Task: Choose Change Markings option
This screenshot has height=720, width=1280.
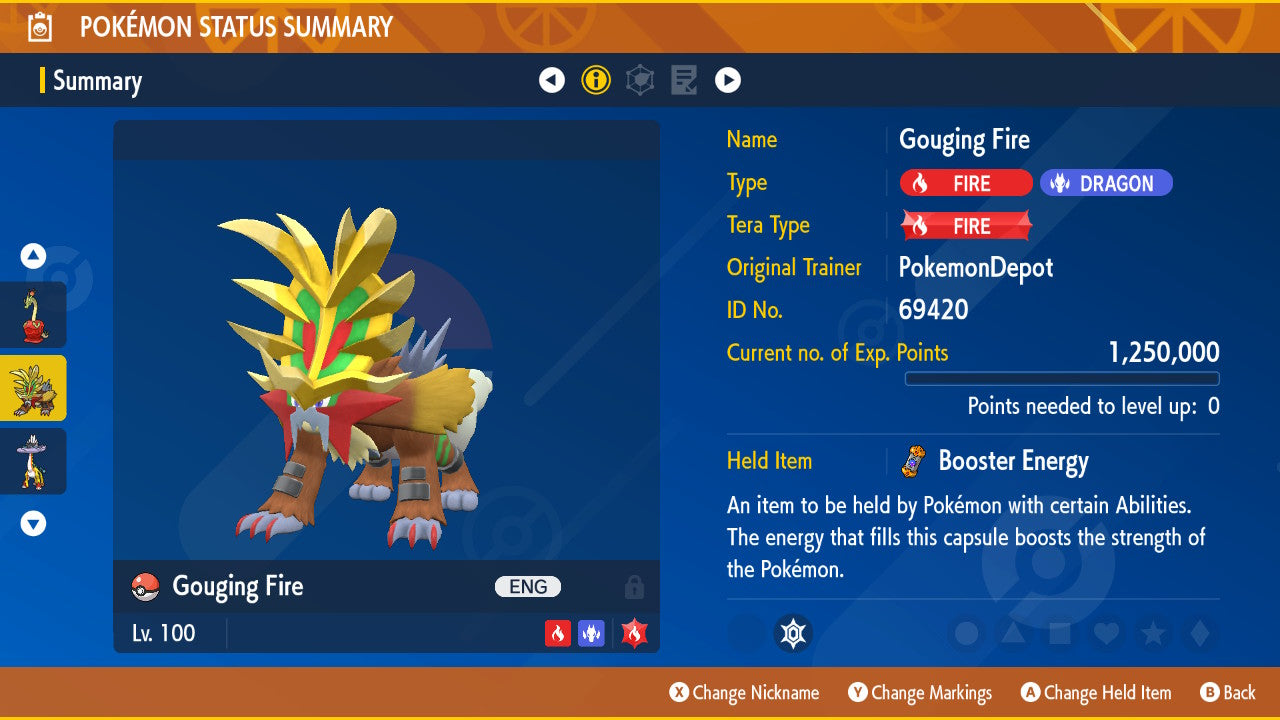Action: click(x=920, y=693)
